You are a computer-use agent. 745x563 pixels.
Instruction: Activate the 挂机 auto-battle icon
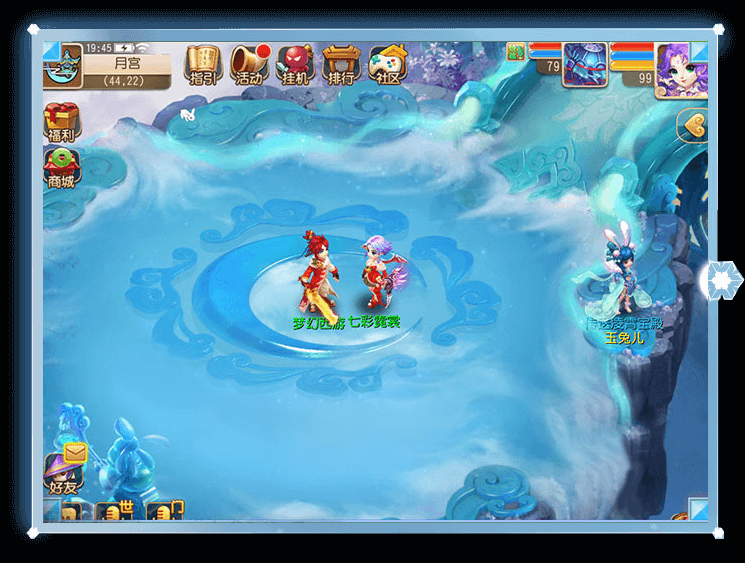pos(294,65)
